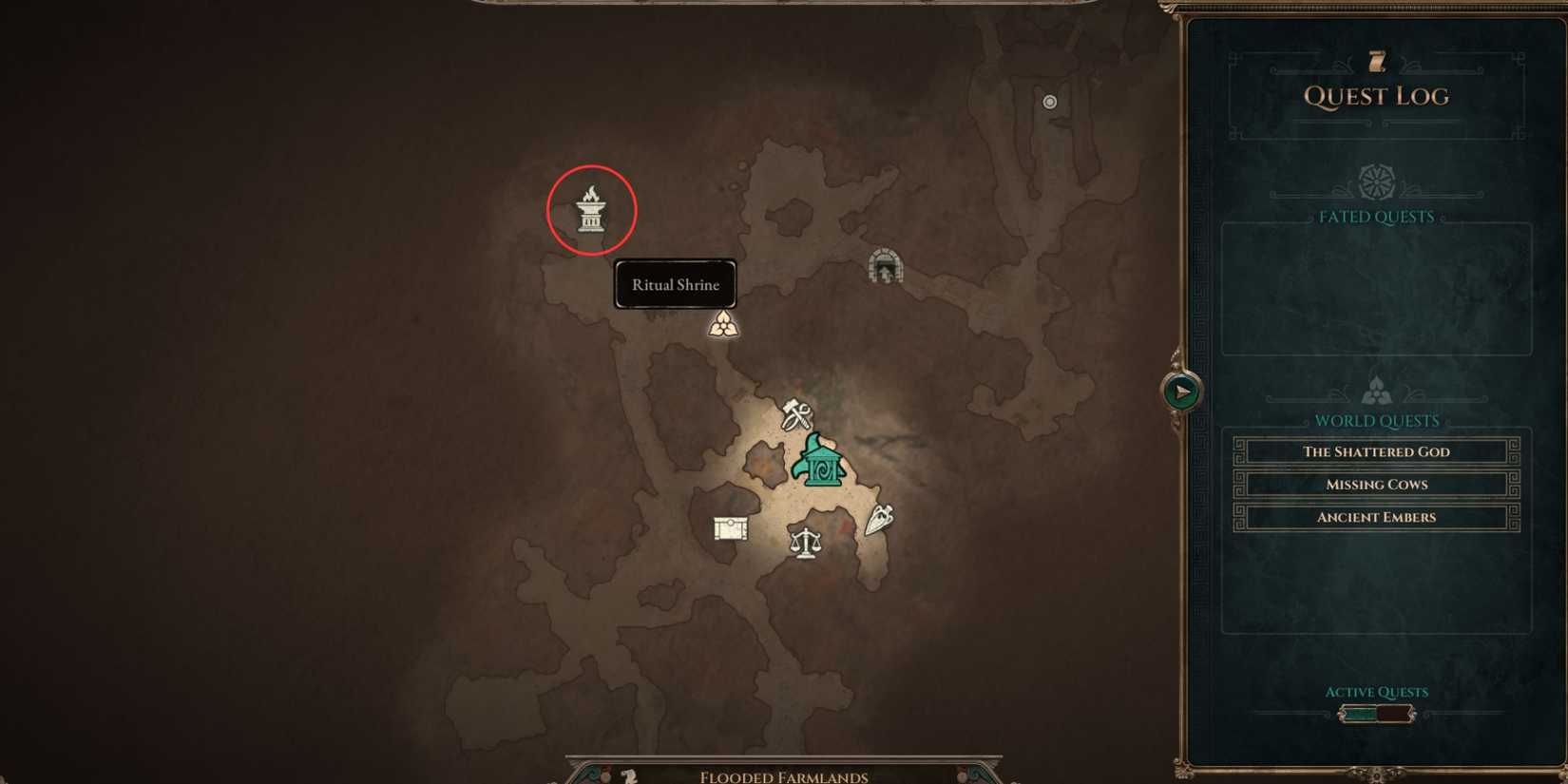Click the scroll icon above Quest Log title
The image size is (1568, 784).
[x=1376, y=61]
